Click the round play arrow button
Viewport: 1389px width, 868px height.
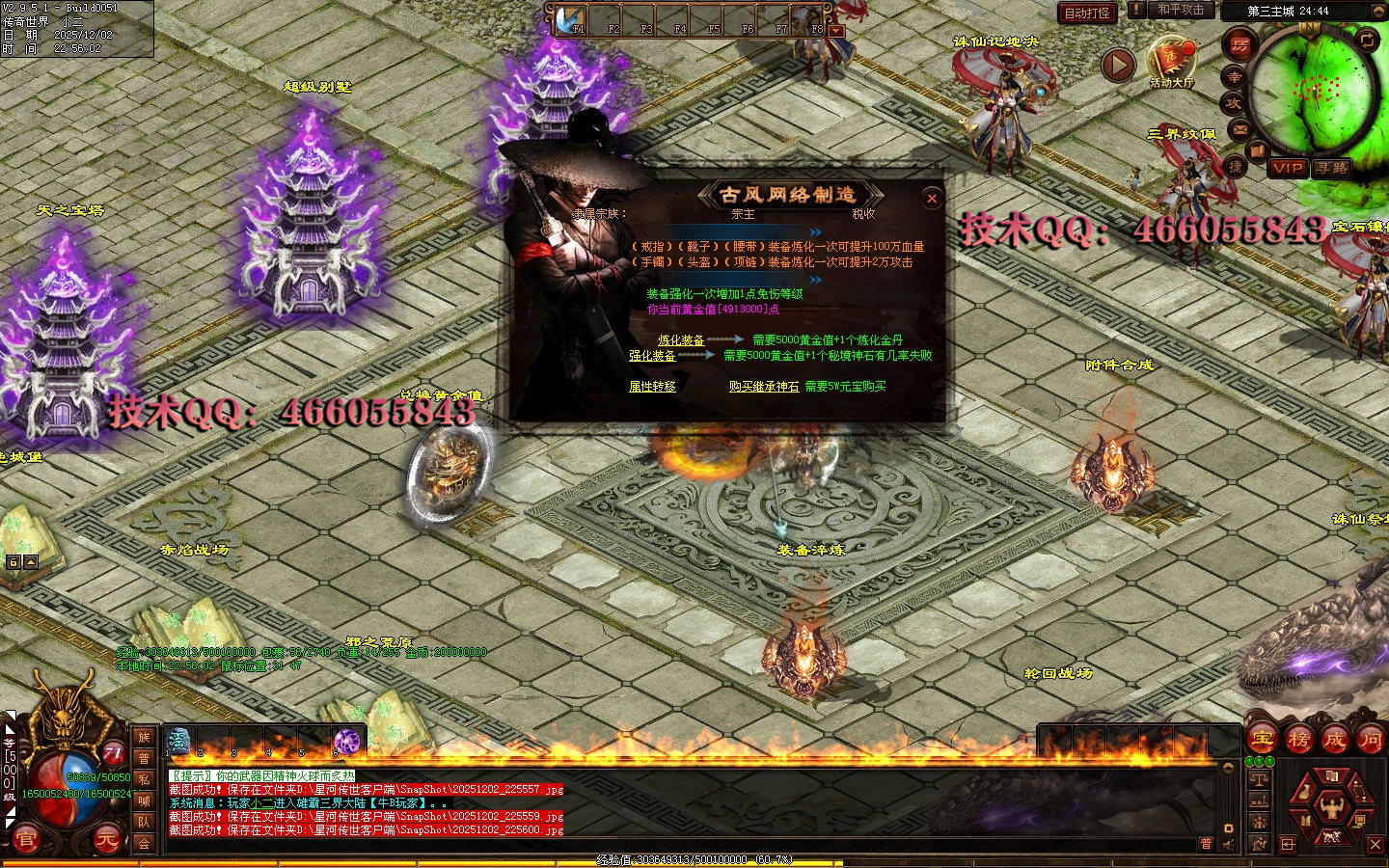[x=1118, y=65]
